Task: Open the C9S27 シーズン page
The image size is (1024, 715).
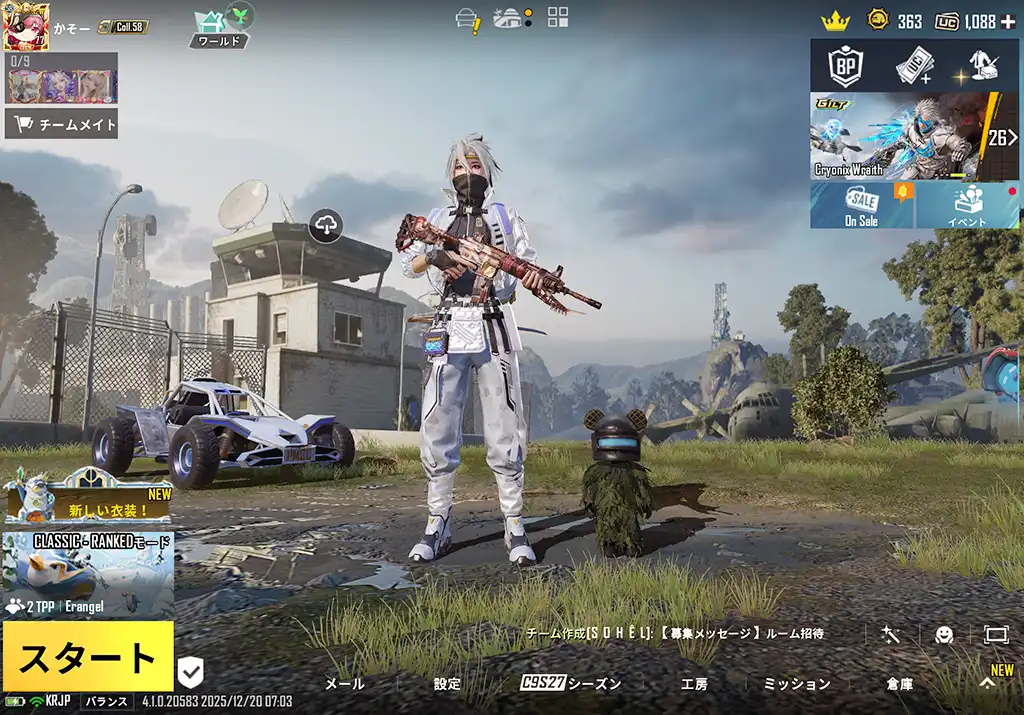Action: (571, 684)
